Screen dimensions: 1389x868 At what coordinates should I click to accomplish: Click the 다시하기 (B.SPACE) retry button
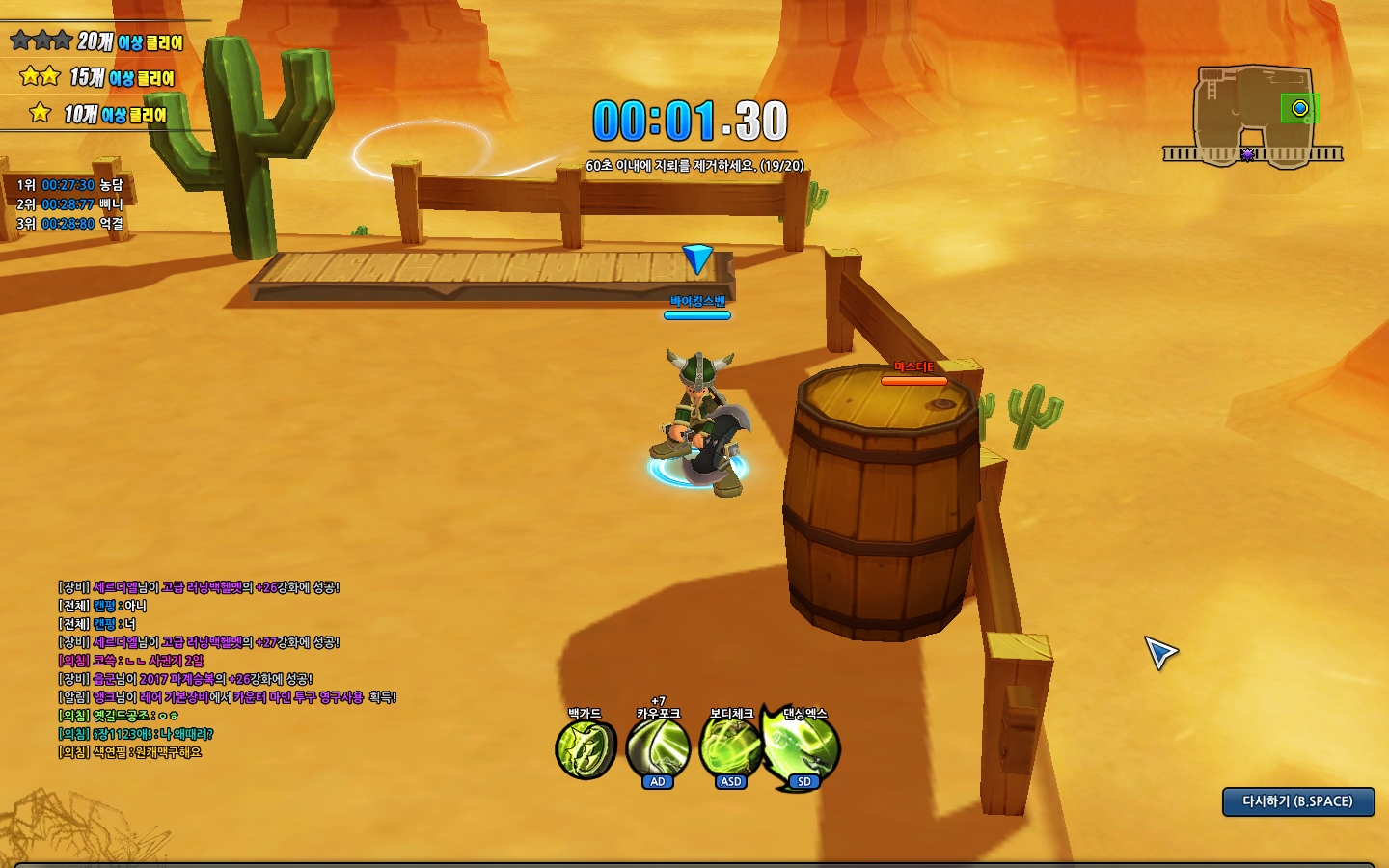[1297, 801]
